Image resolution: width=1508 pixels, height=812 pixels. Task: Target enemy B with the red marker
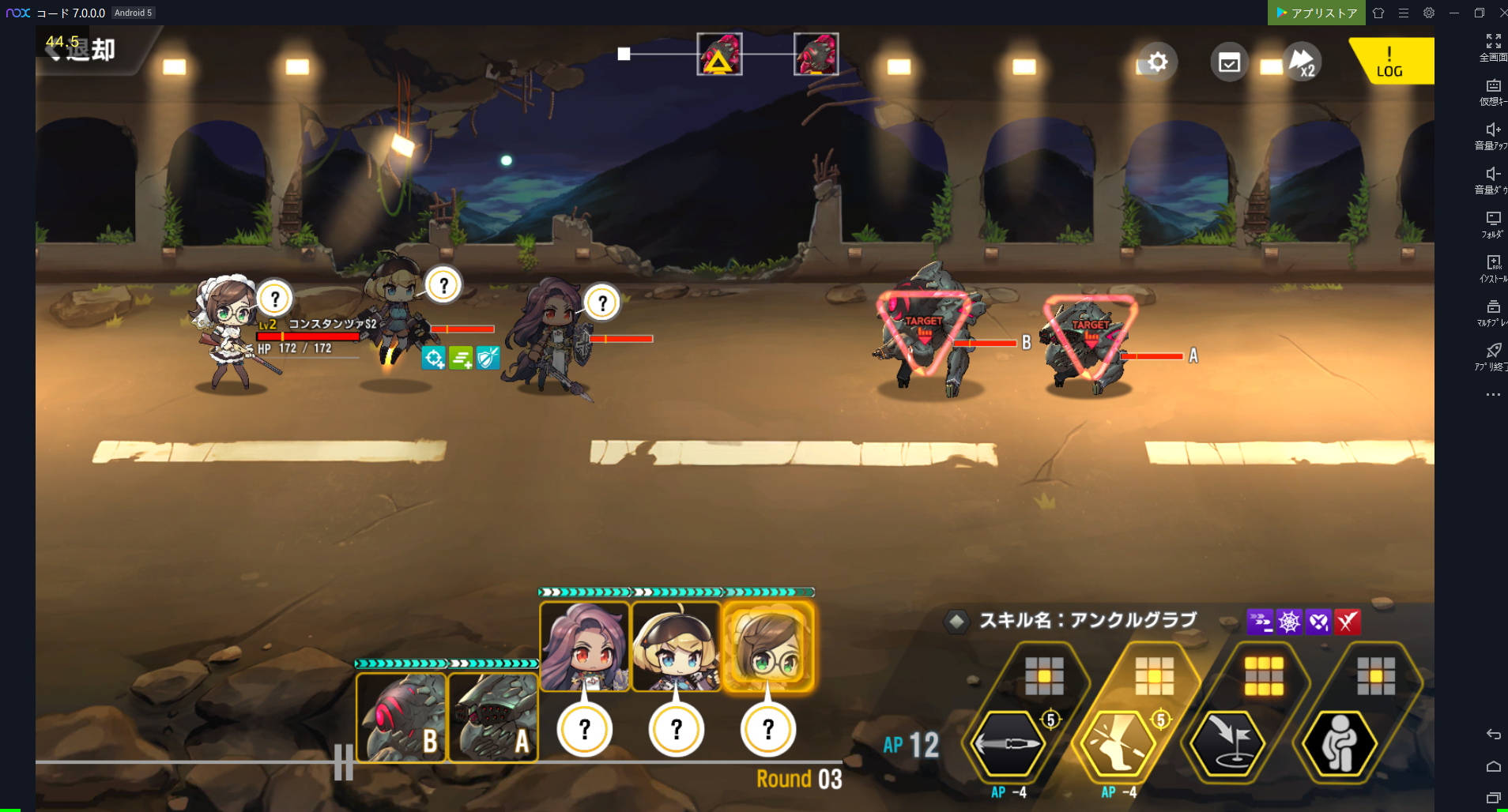click(923, 332)
